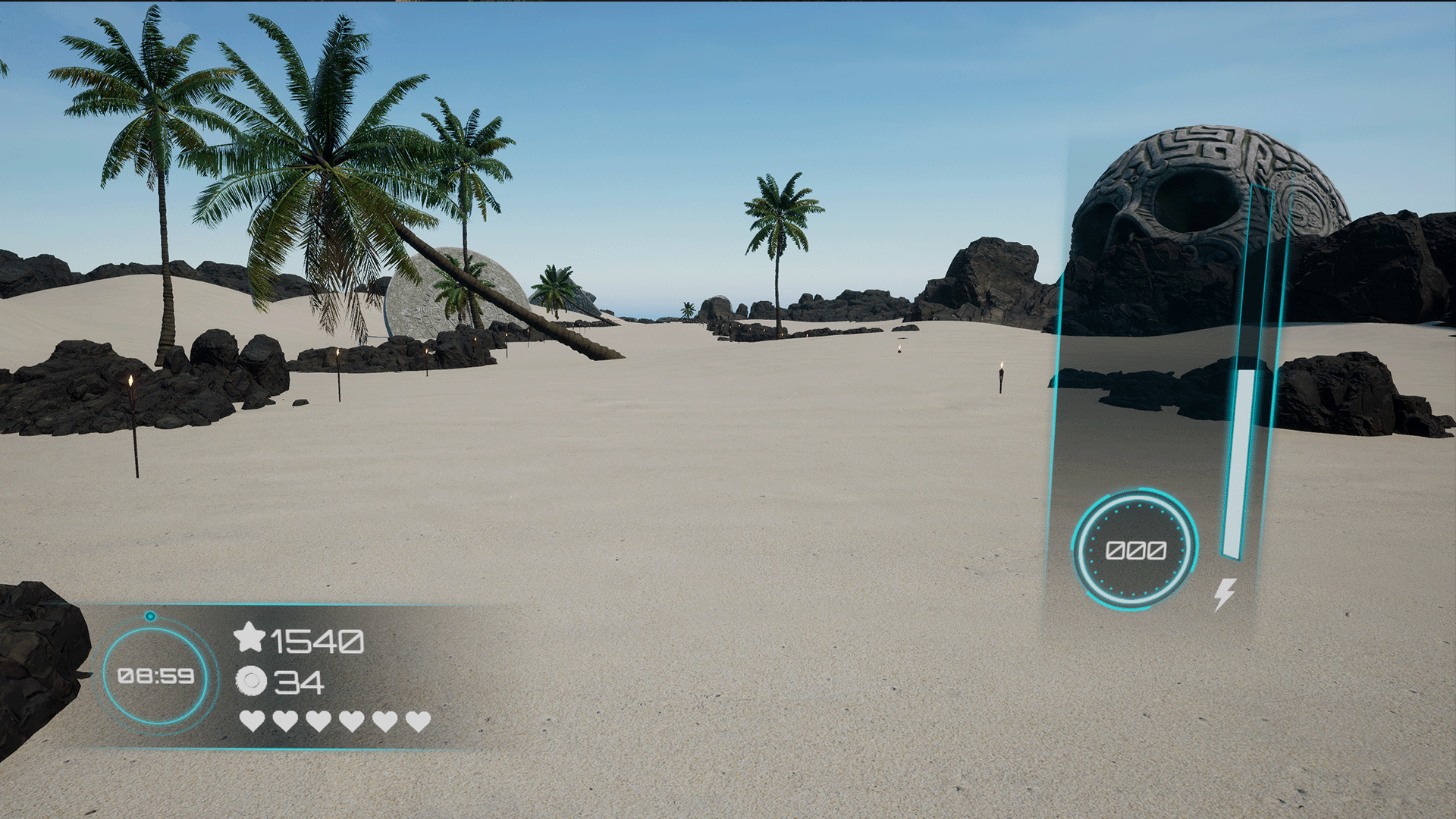
Task: Toggle the fifth heart of the life meter
Action: (x=383, y=720)
